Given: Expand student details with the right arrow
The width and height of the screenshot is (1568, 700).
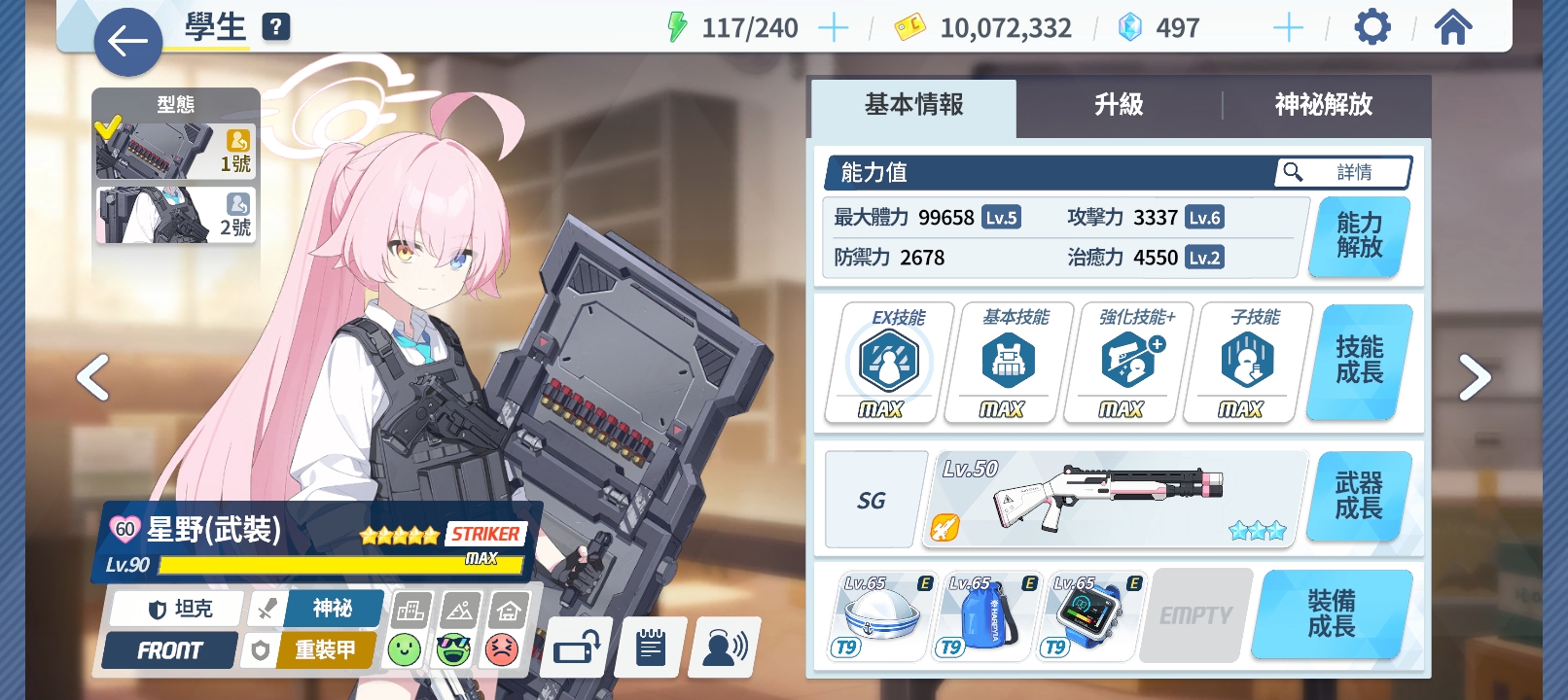Looking at the screenshot, I should click(1477, 377).
